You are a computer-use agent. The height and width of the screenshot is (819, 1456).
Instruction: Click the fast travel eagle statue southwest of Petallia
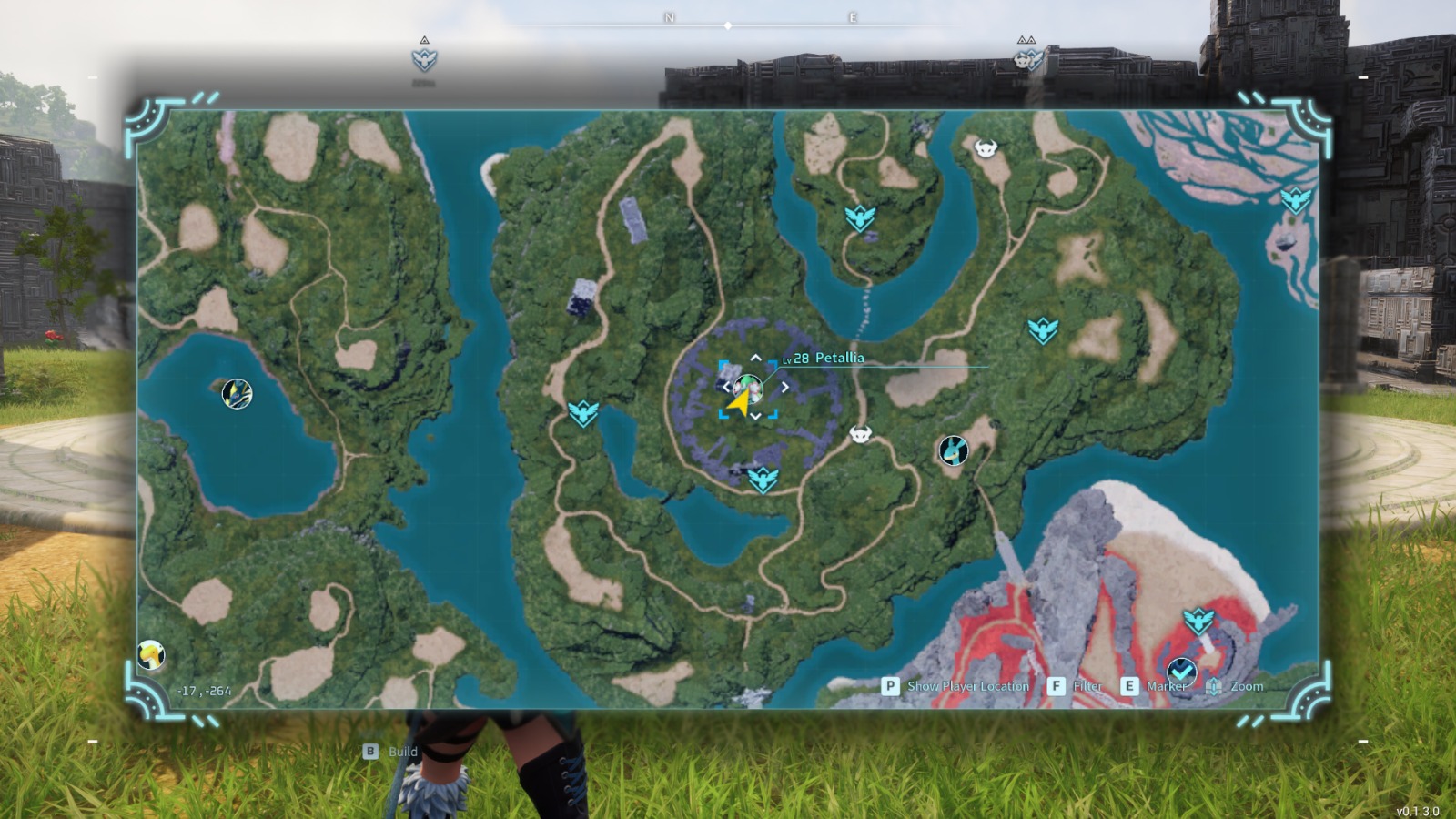[x=583, y=411]
